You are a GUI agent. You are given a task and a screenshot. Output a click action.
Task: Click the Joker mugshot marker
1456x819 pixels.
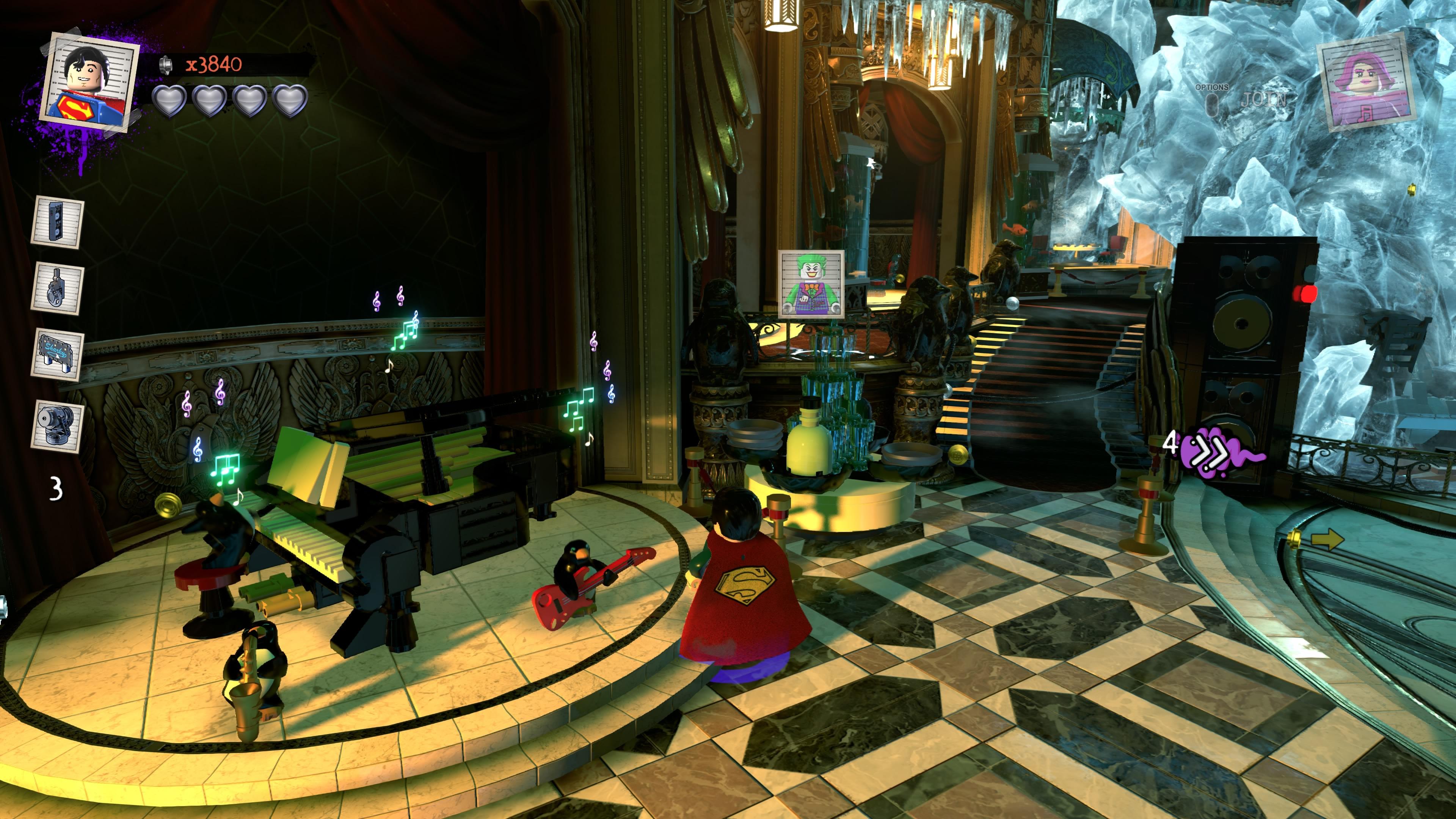pos(811,284)
